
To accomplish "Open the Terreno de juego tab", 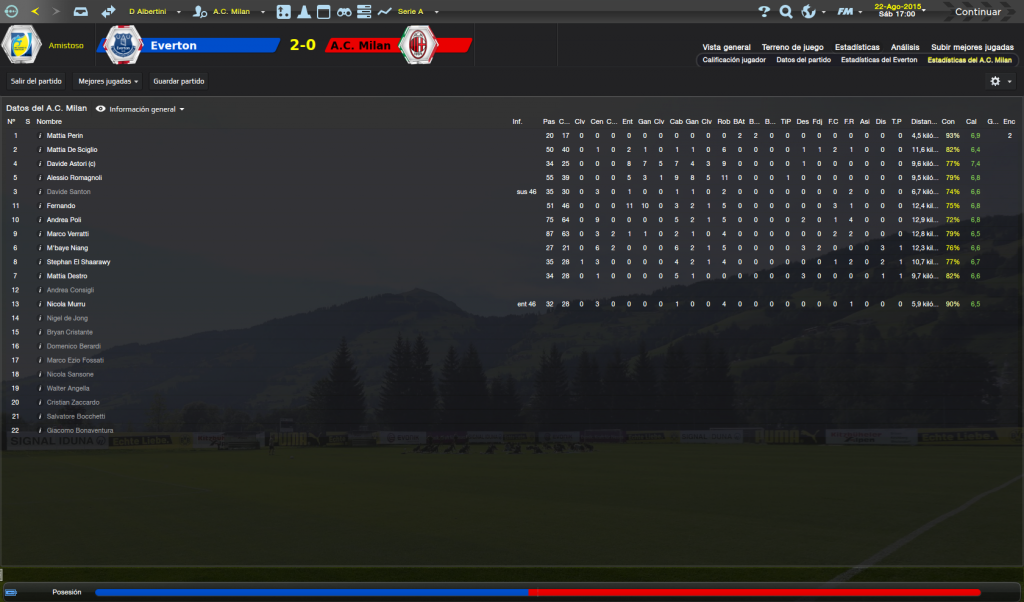I will click(x=792, y=47).
